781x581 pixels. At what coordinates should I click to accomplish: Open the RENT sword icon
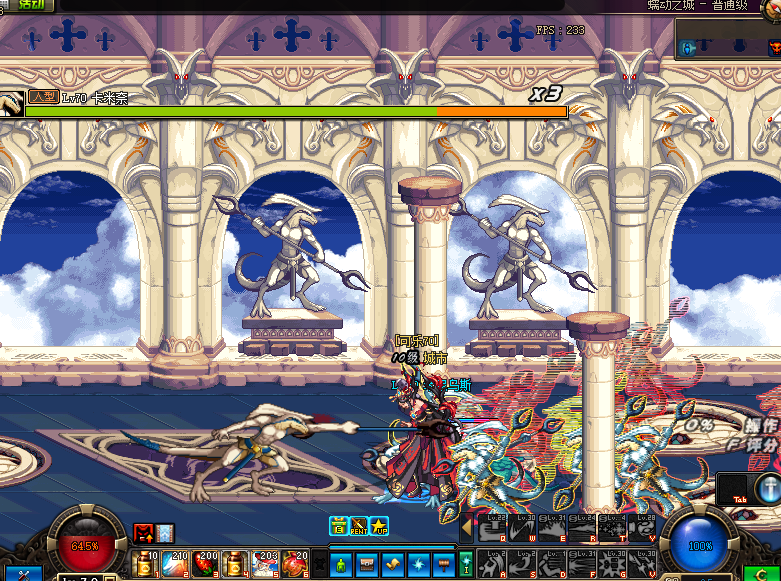pyautogui.click(x=358, y=526)
